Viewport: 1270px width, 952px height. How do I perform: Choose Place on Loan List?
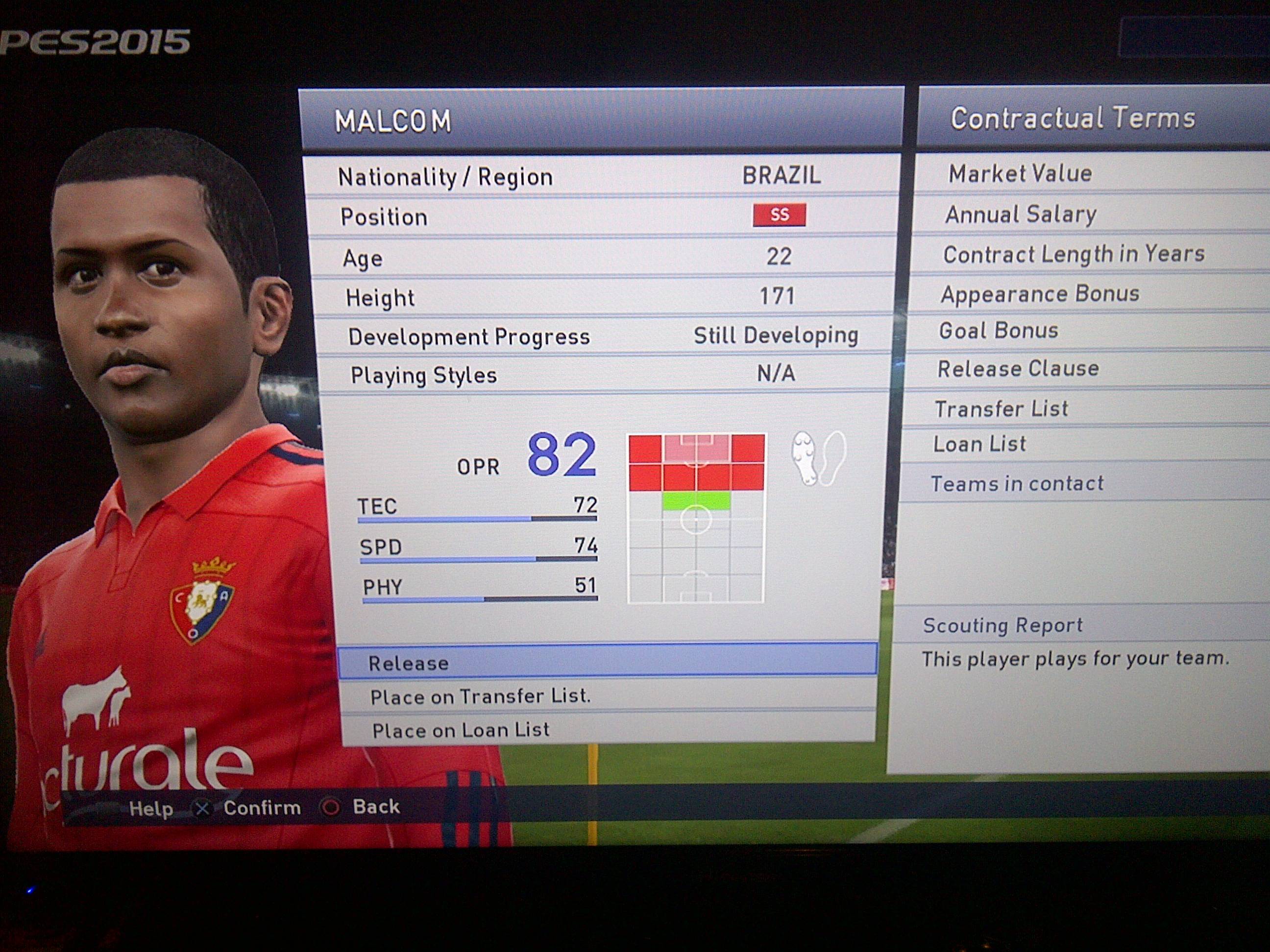[608, 729]
